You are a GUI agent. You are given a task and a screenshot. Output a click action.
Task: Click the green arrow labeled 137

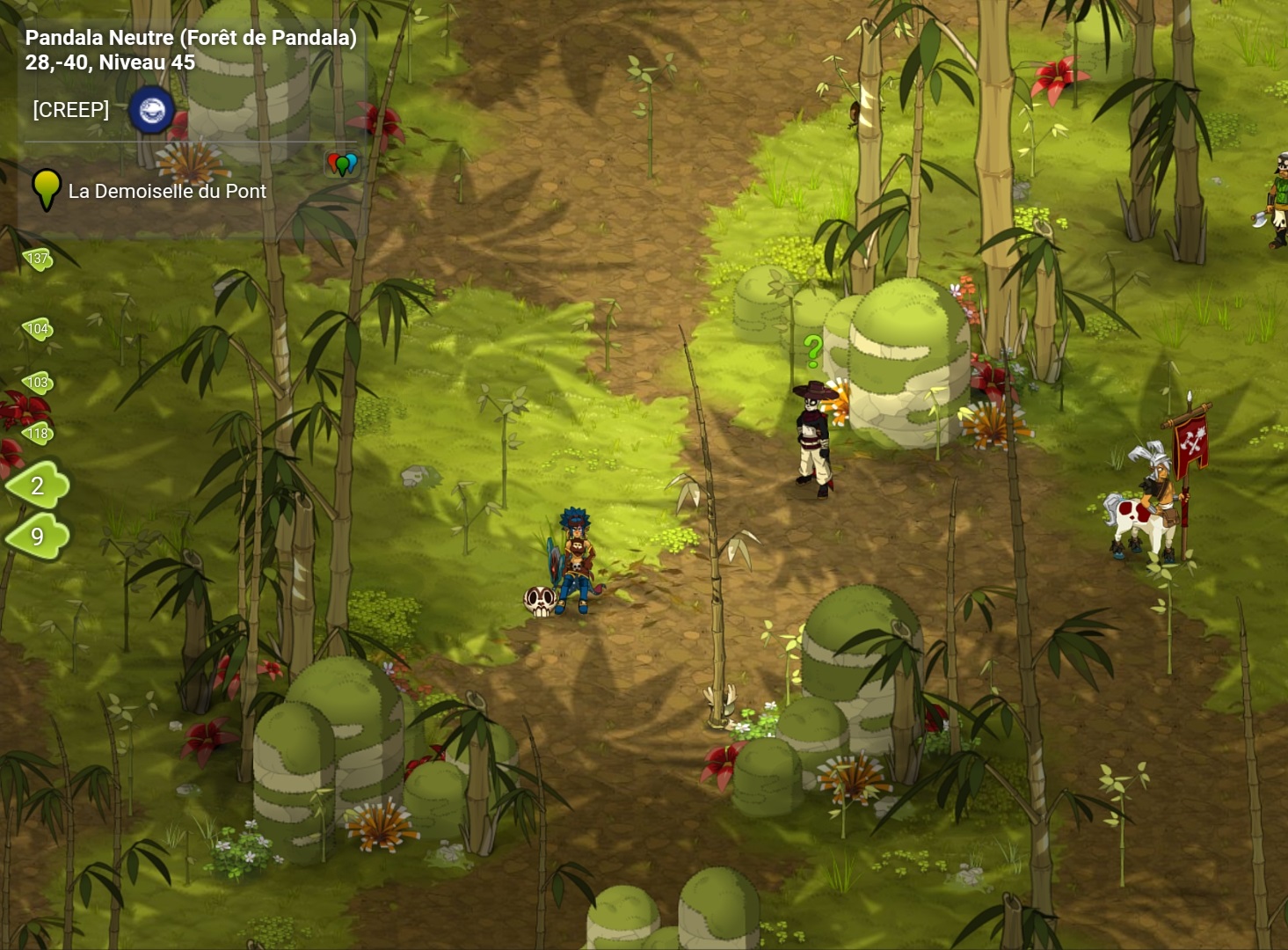coord(38,259)
